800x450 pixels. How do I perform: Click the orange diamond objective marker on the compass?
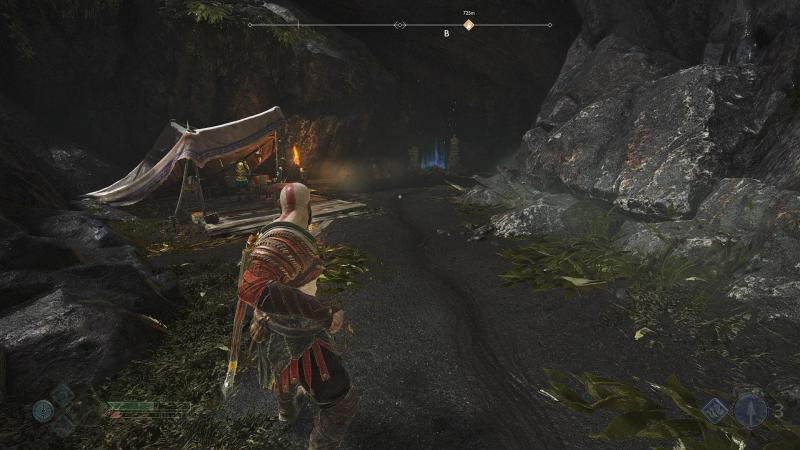pyautogui.click(x=468, y=25)
